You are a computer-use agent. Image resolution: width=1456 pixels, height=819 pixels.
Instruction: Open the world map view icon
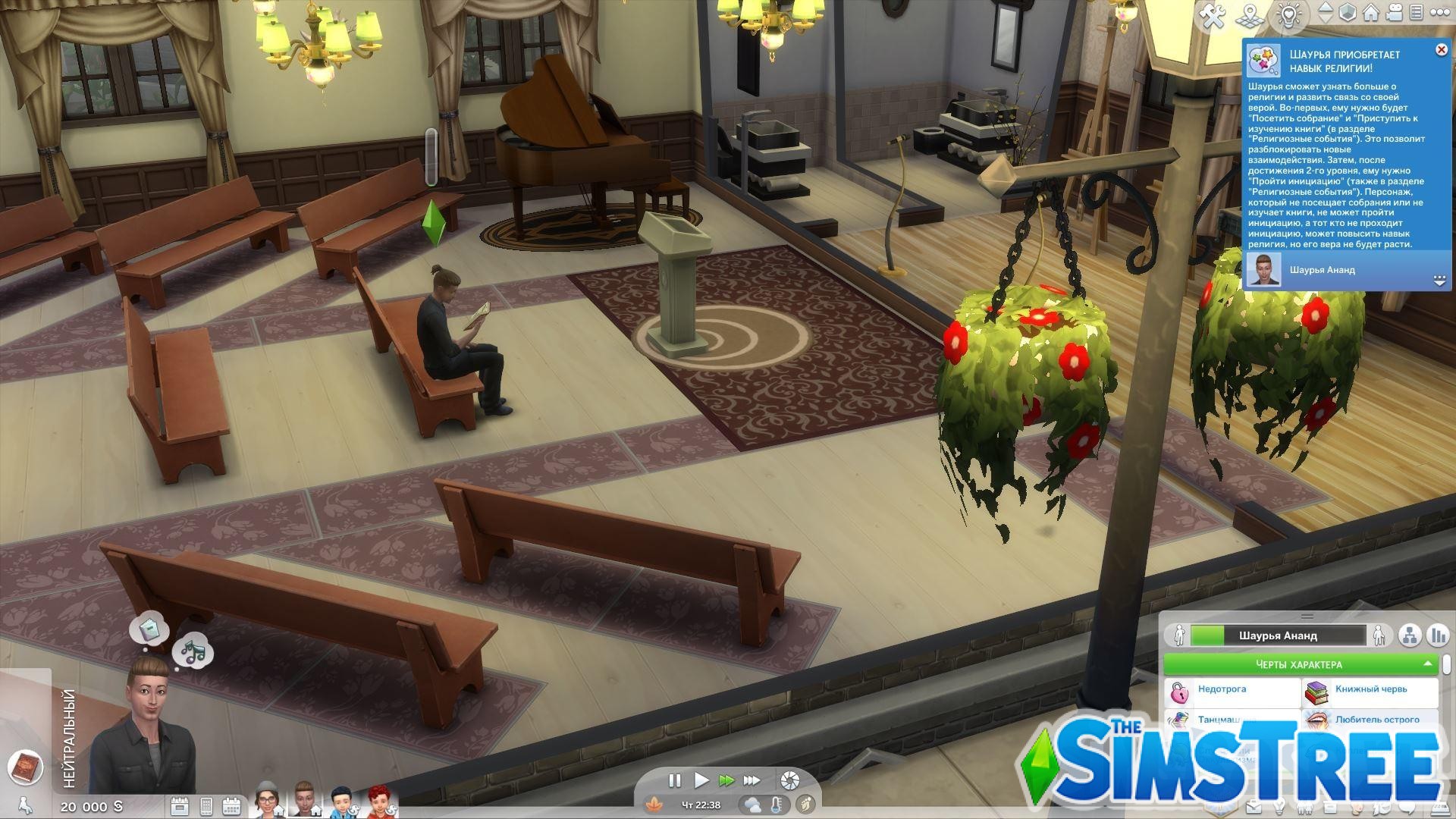[1249, 13]
